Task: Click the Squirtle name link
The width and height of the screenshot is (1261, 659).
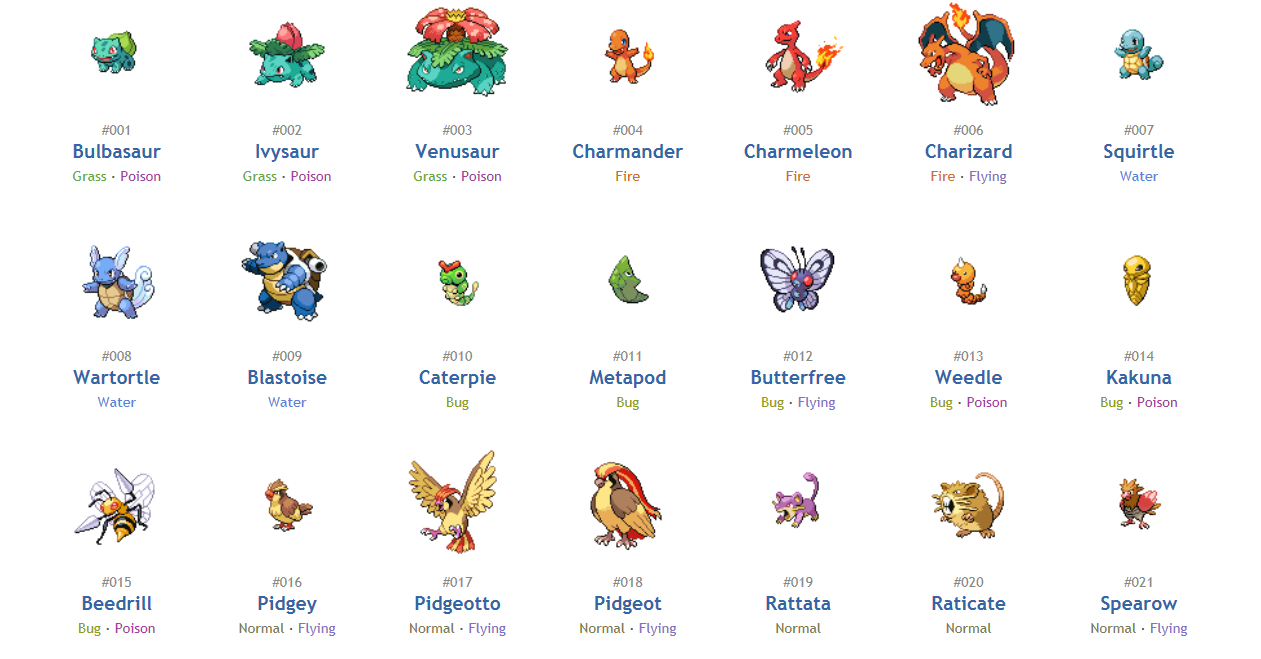Action: [1138, 152]
